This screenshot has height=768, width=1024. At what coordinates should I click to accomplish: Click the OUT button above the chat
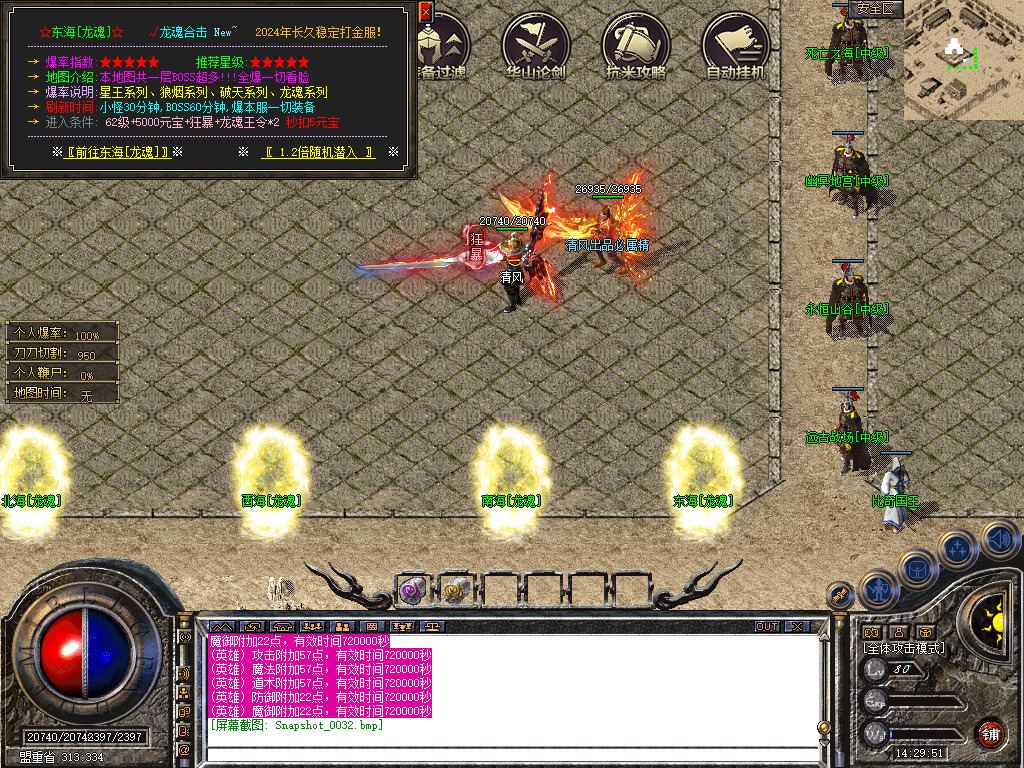click(x=766, y=627)
